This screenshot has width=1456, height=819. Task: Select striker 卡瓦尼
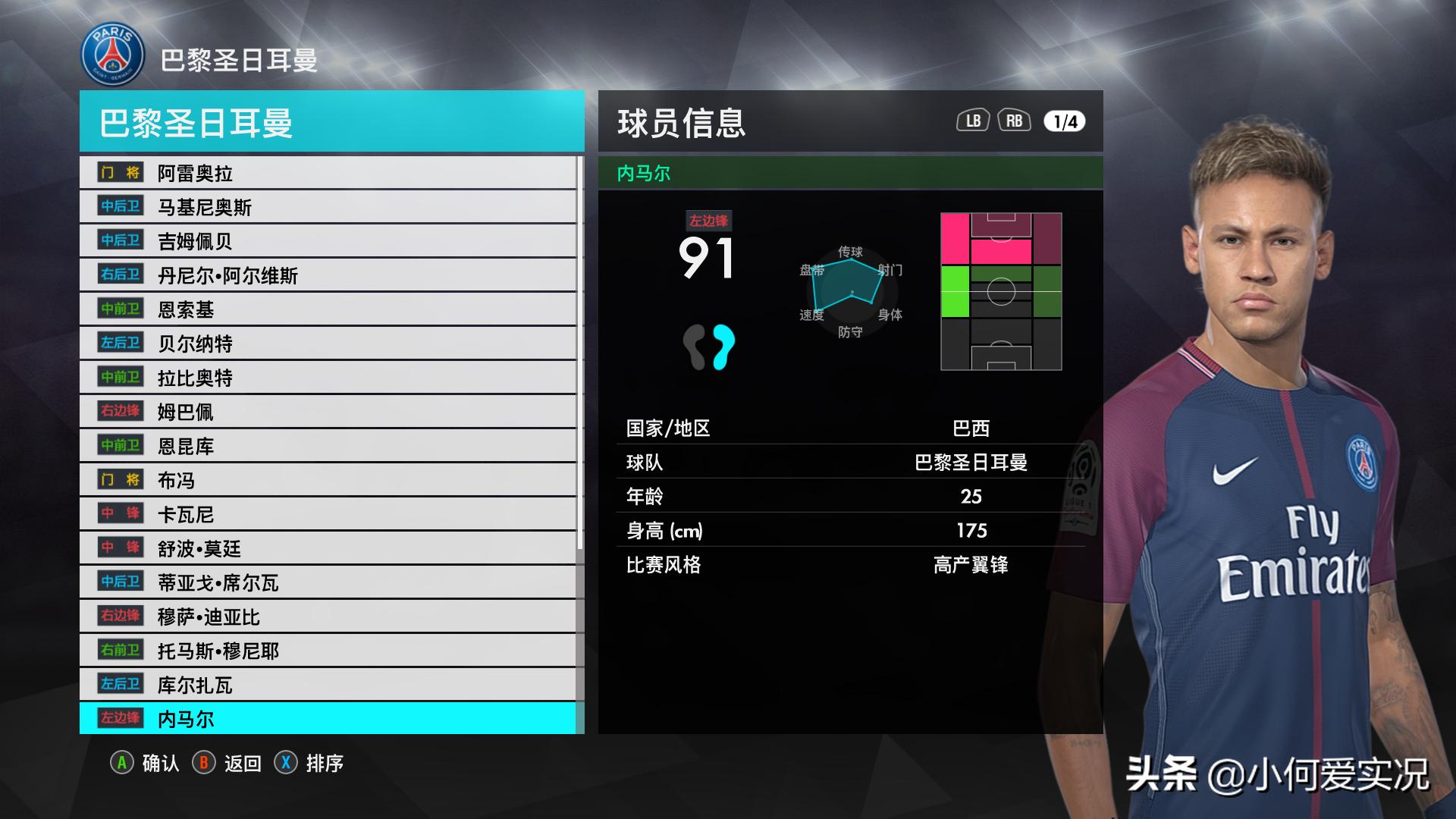click(328, 514)
